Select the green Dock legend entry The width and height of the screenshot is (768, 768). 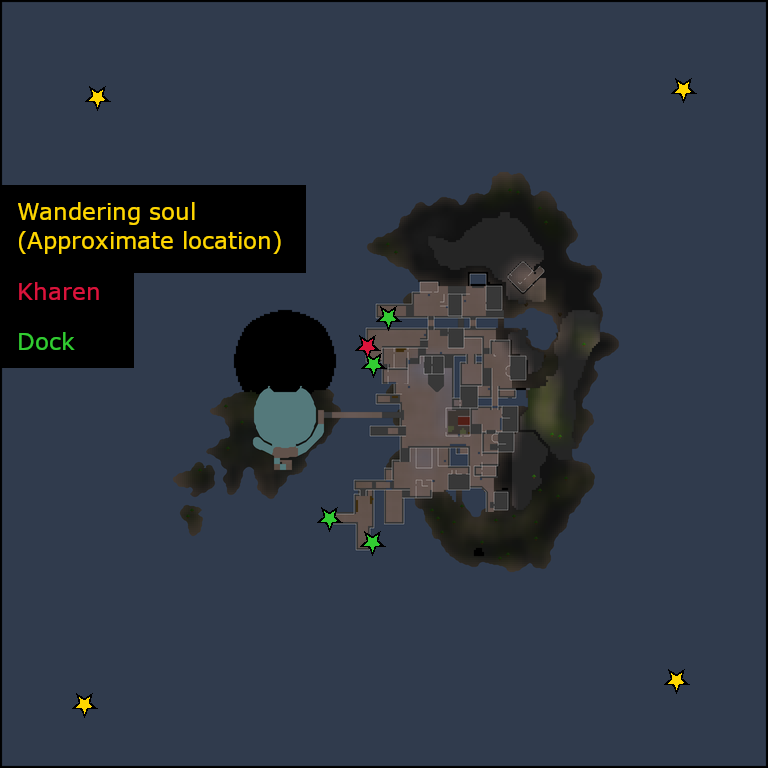[x=46, y=342]
